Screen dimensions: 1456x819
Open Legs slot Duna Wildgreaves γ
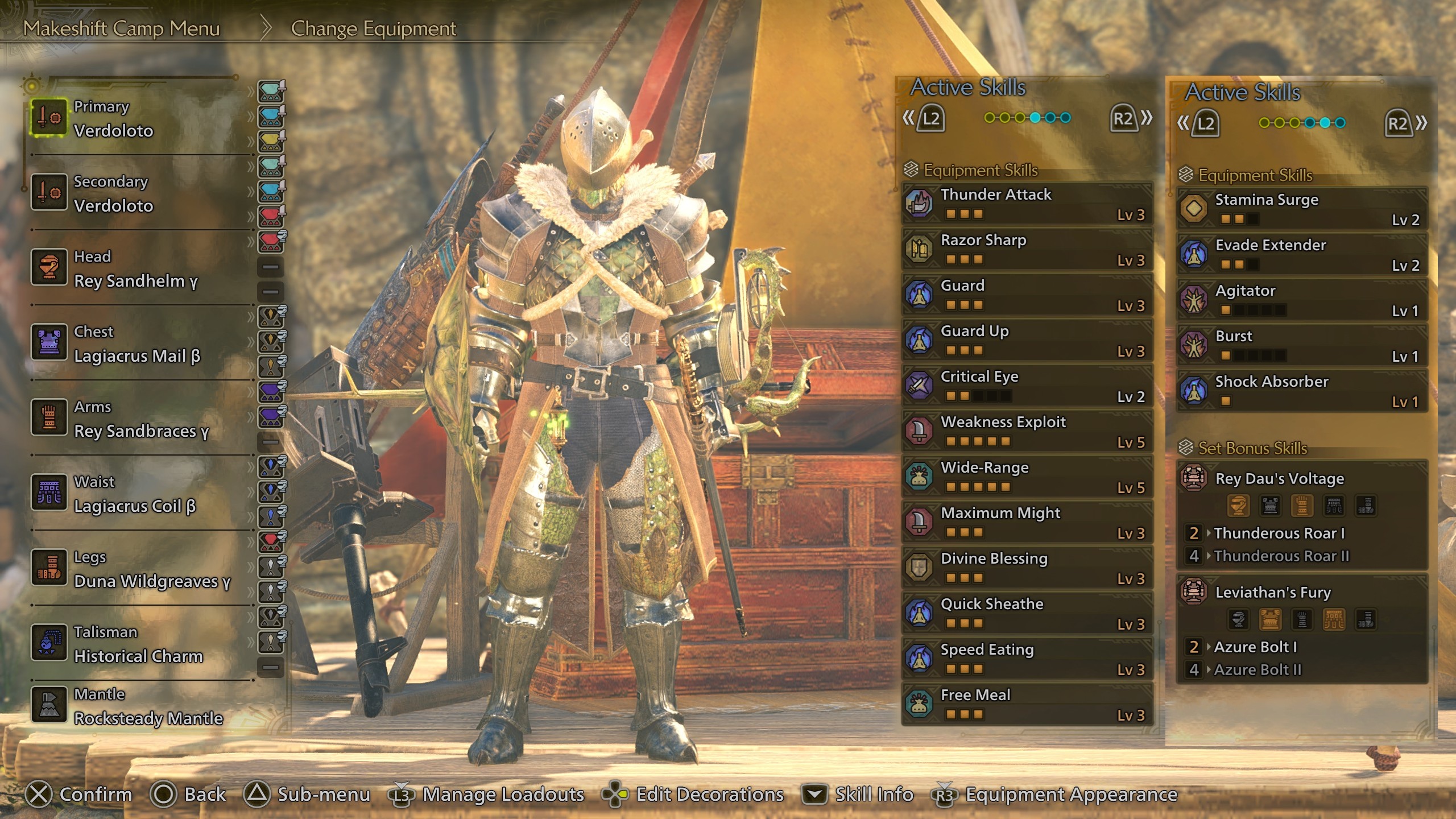pos(136,569)
